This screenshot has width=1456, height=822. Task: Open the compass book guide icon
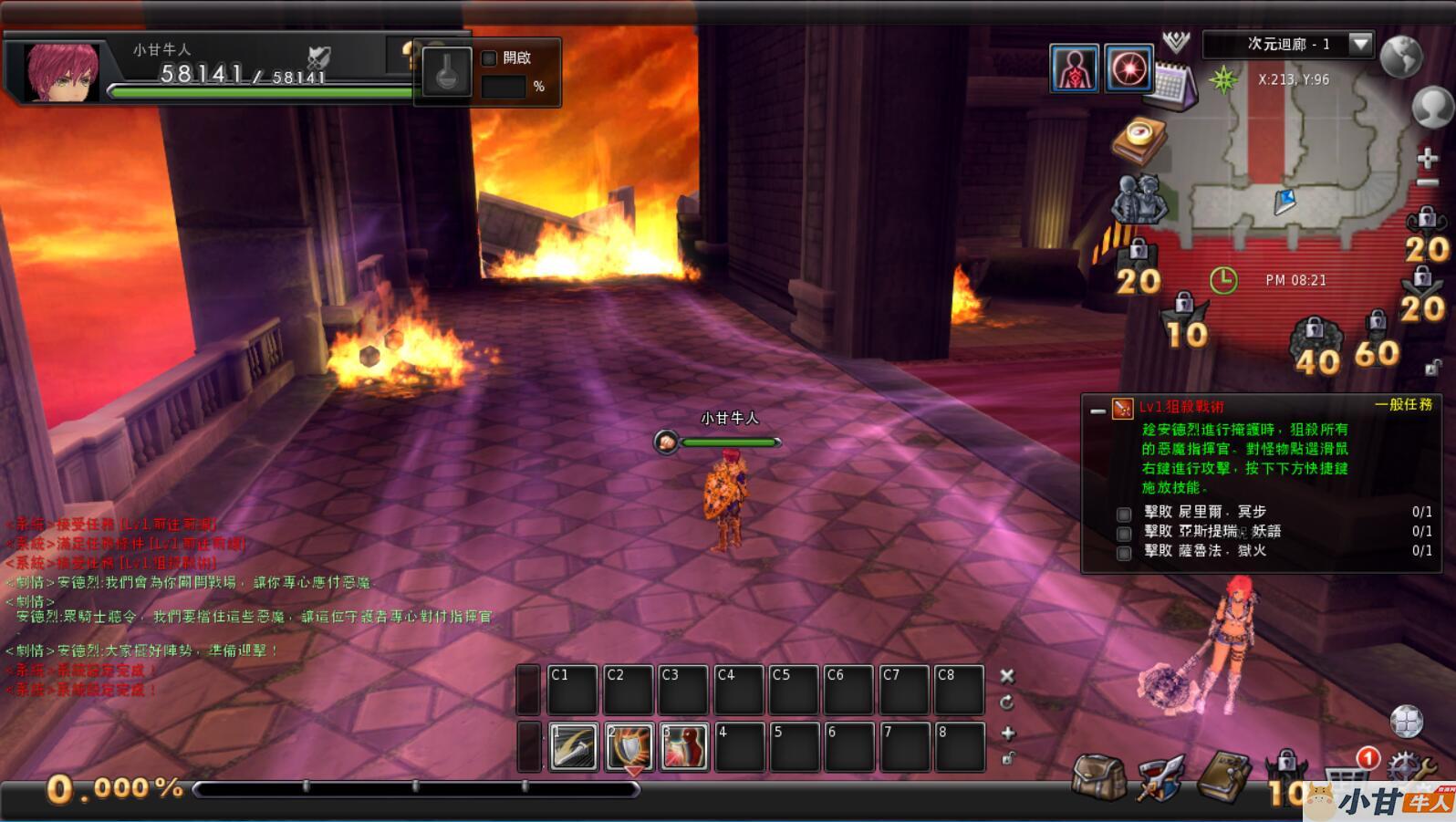1139,140
